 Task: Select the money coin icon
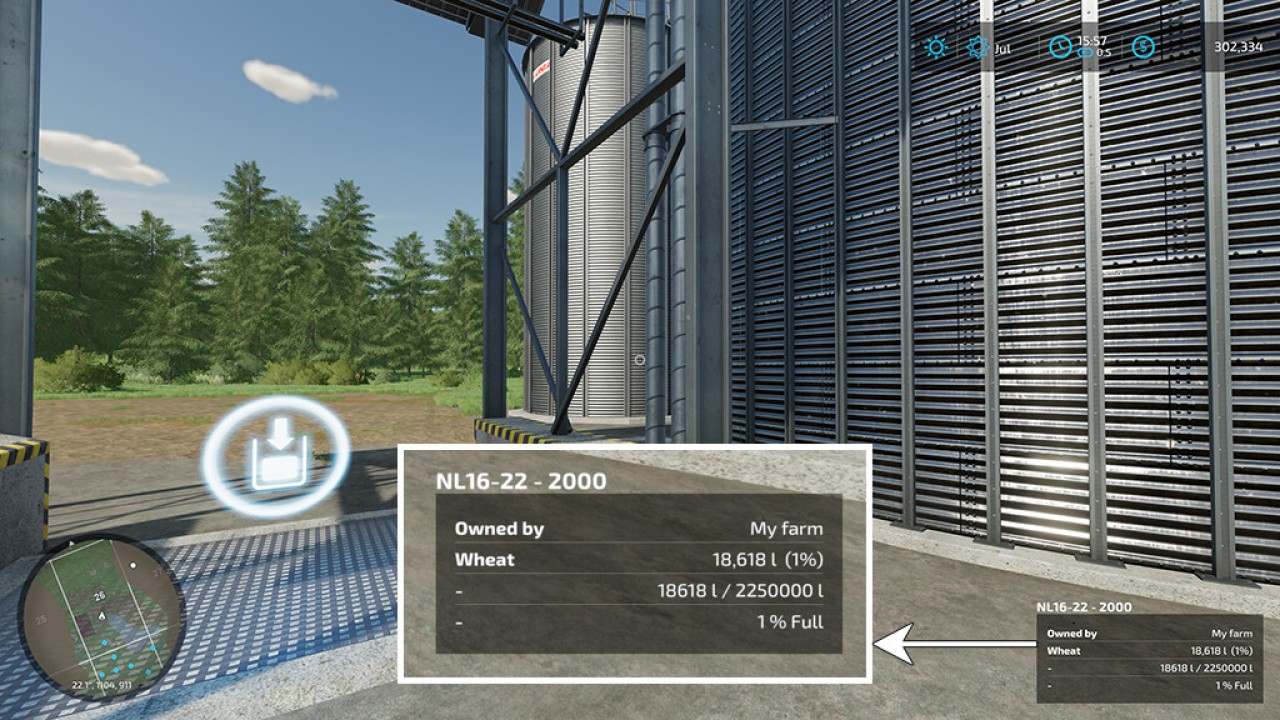pos(1142,47)
